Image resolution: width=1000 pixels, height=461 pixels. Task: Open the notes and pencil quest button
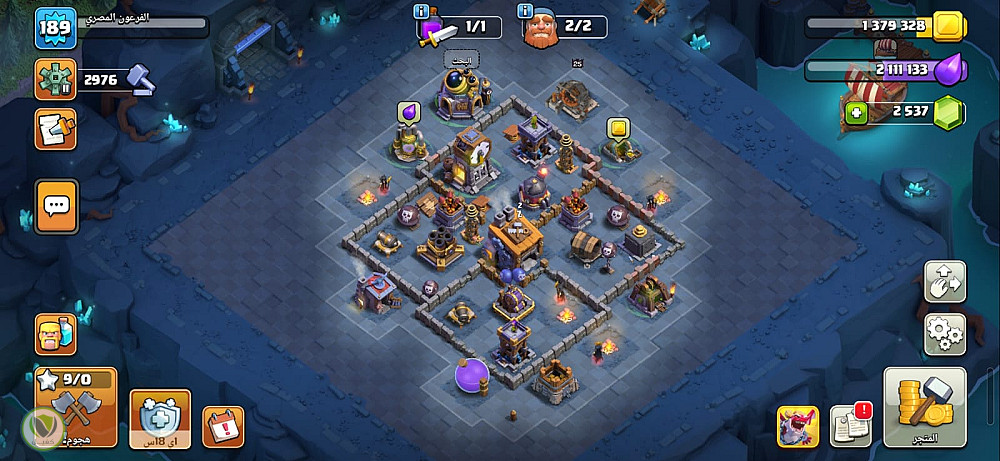55,129
